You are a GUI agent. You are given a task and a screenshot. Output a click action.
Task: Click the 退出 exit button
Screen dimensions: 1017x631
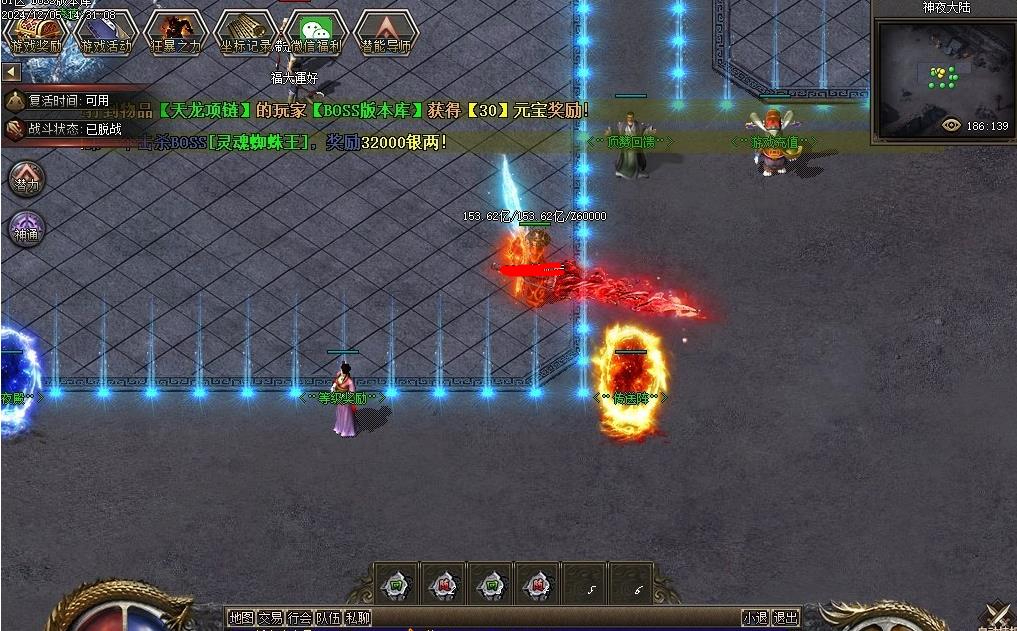(785, 618)
